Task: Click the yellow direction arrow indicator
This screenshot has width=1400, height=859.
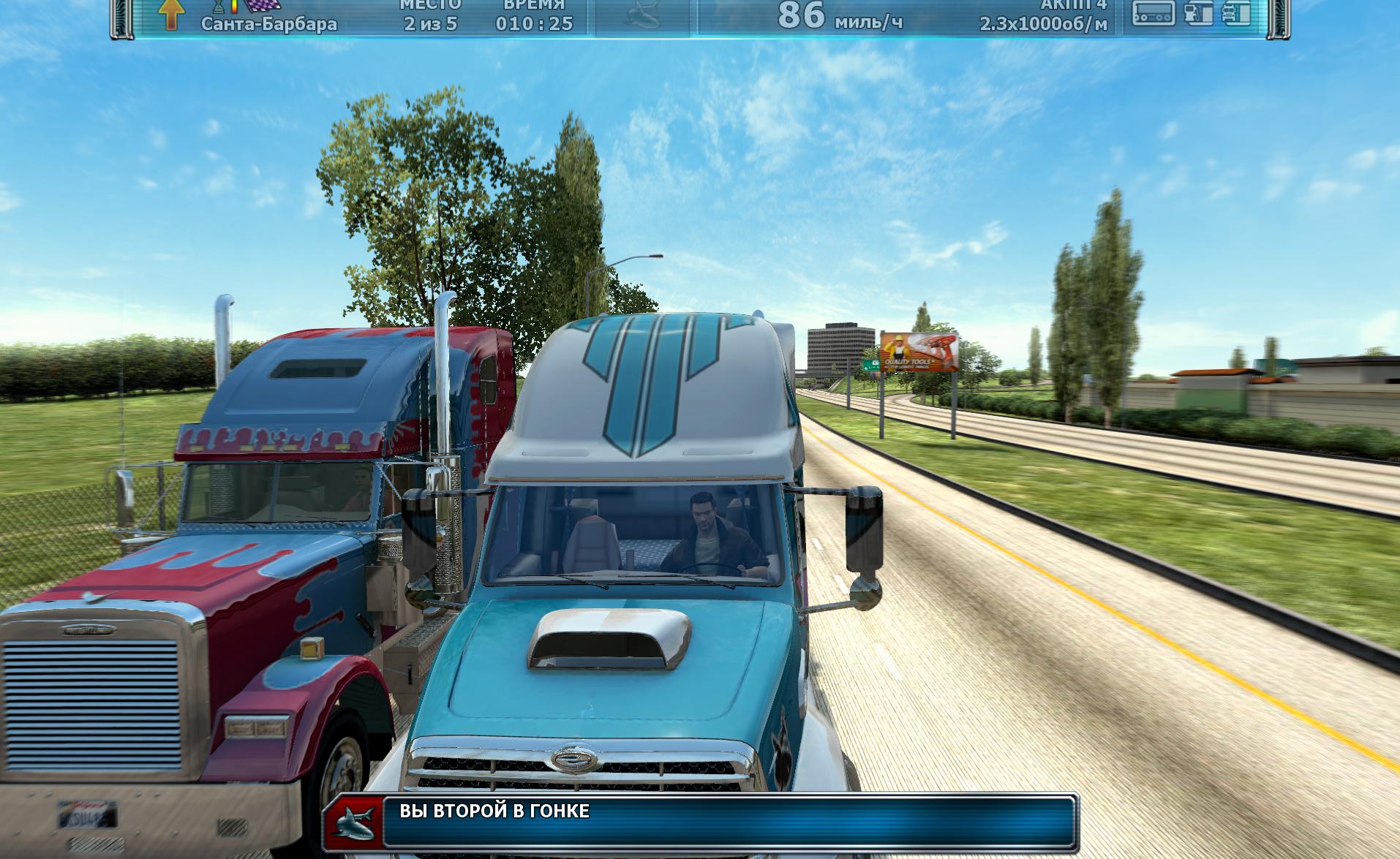Action: click(170, 14)
